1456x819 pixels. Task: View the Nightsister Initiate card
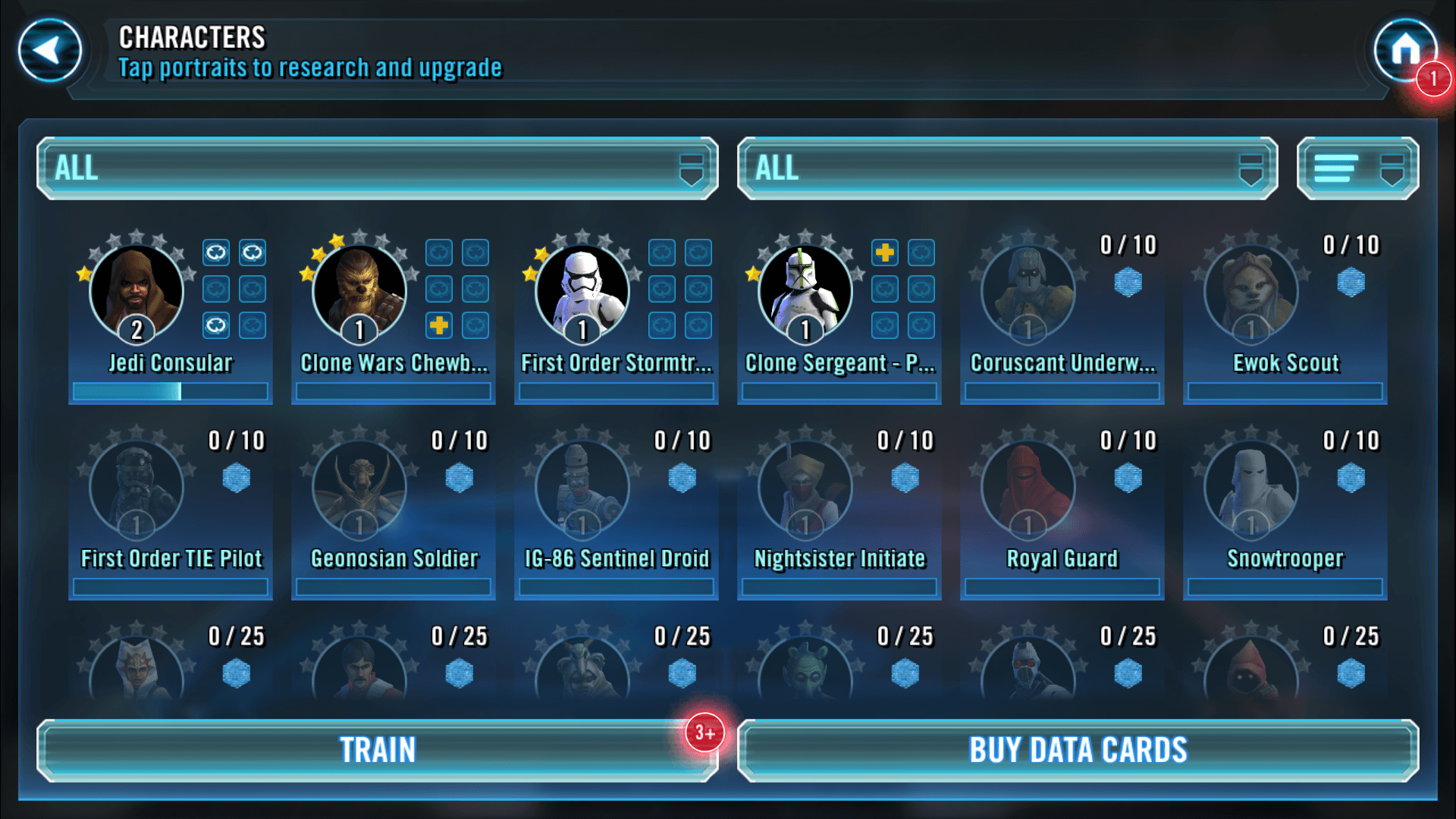[805, 489]
